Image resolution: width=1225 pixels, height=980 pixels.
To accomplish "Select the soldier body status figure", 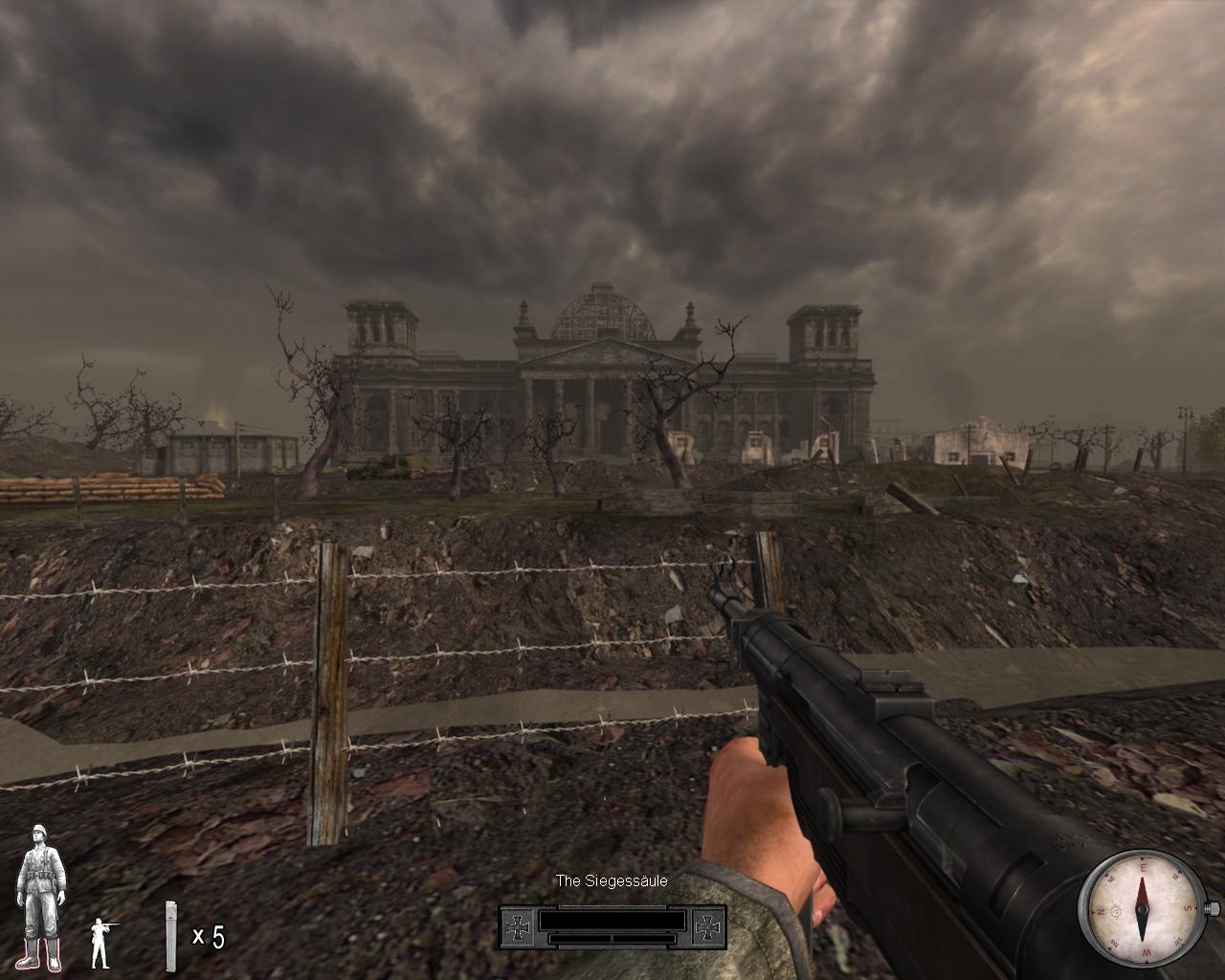I will coord(41,895).
